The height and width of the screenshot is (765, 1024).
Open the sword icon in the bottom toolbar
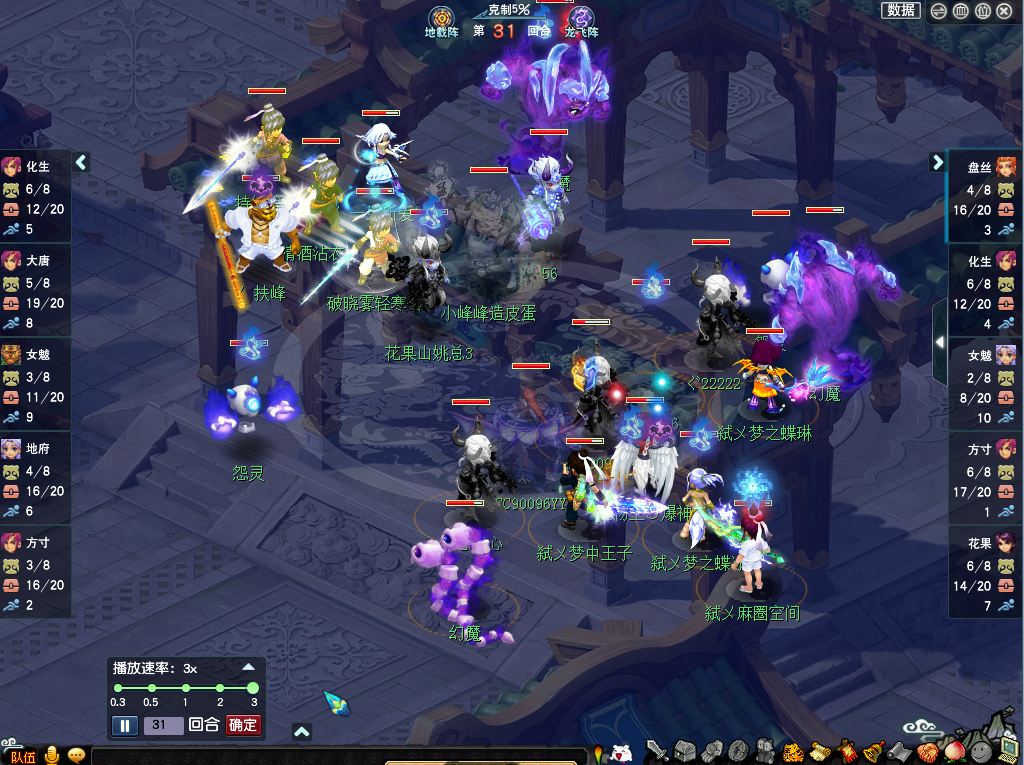[657, 751]
